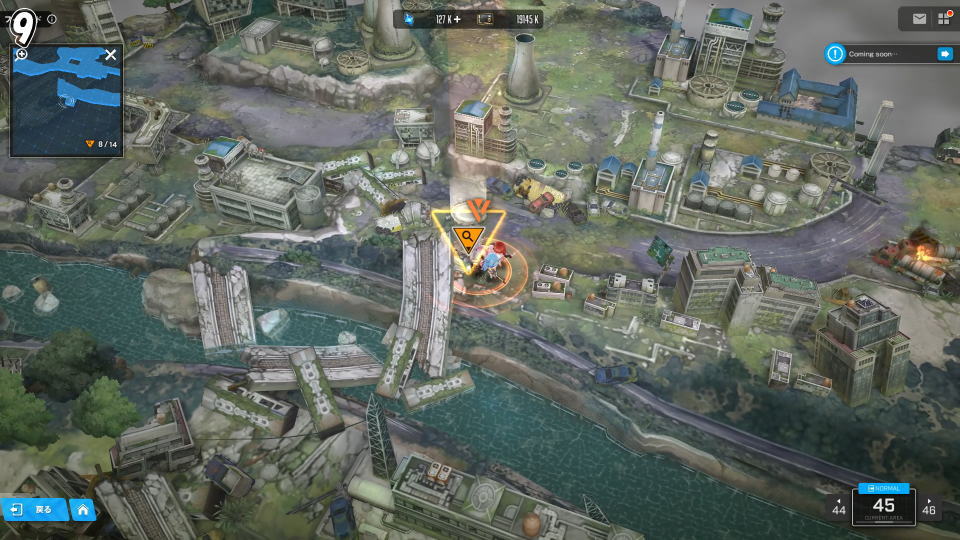Switch to previous area 44
Viewport: 960px width, 540px height.
pyautogui.click(x=839, y=507)
